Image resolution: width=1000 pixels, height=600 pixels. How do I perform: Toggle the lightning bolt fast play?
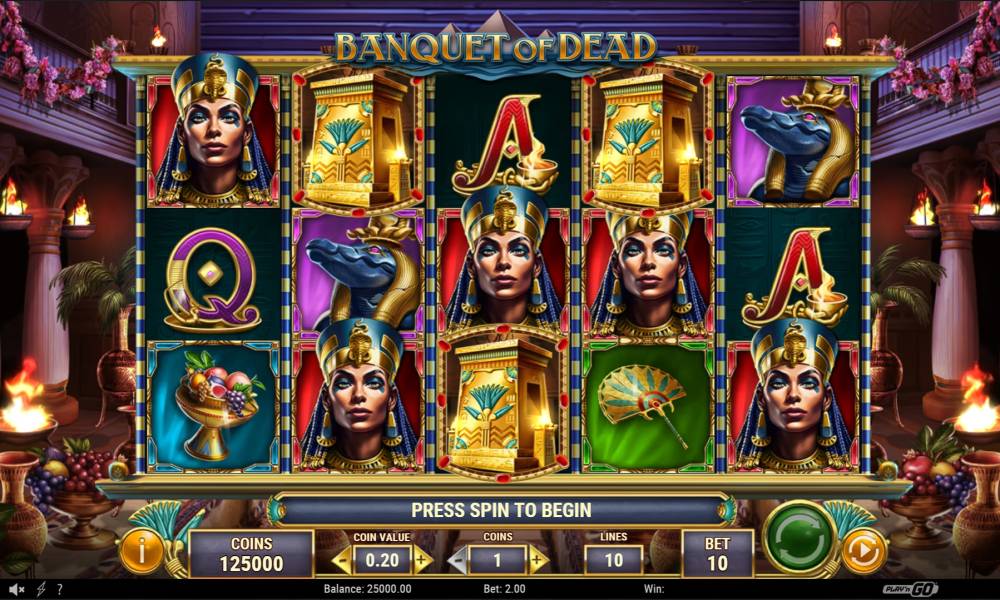click(41, 590)
